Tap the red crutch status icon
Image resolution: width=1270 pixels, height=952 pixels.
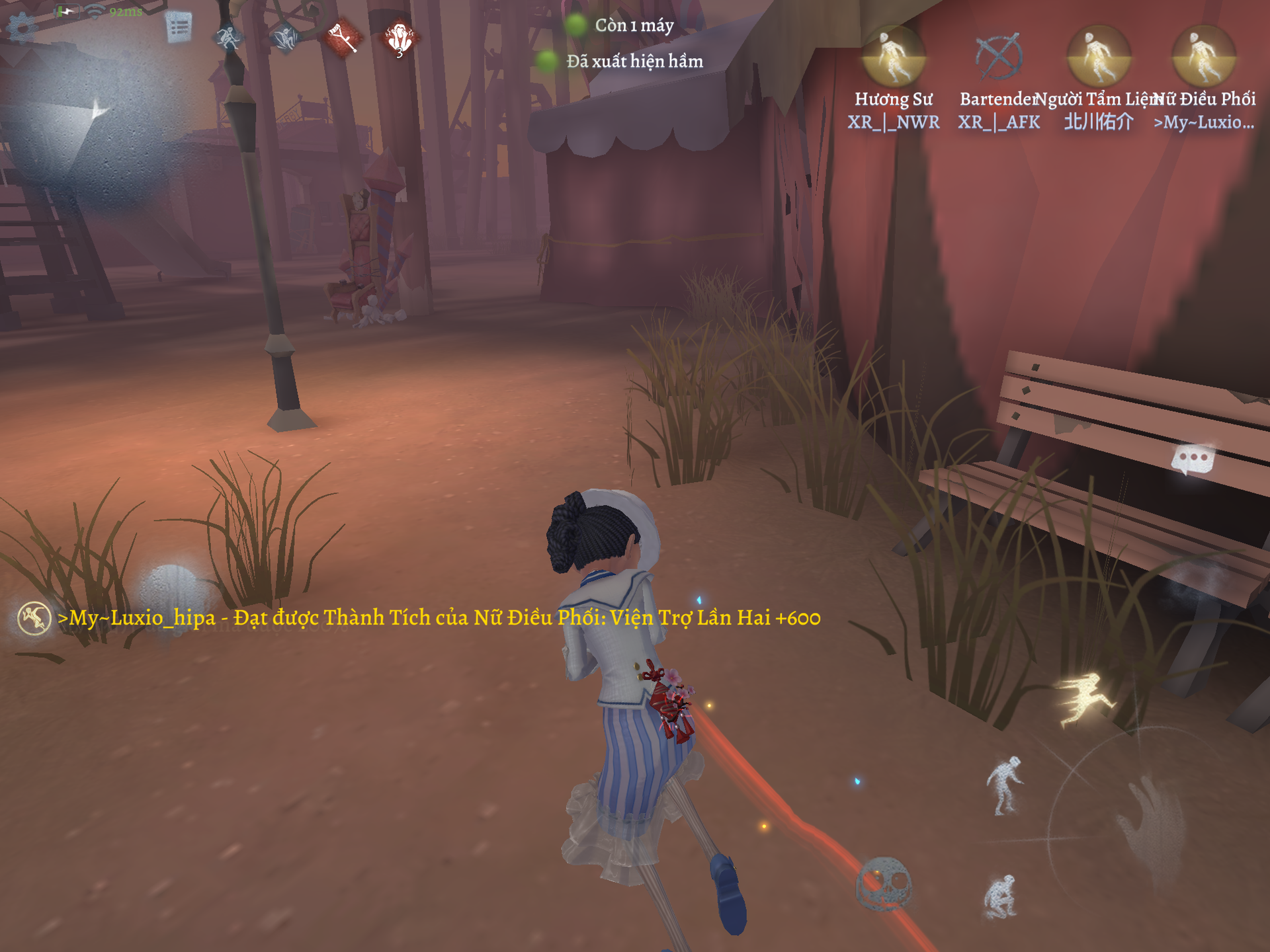point(343,38)
